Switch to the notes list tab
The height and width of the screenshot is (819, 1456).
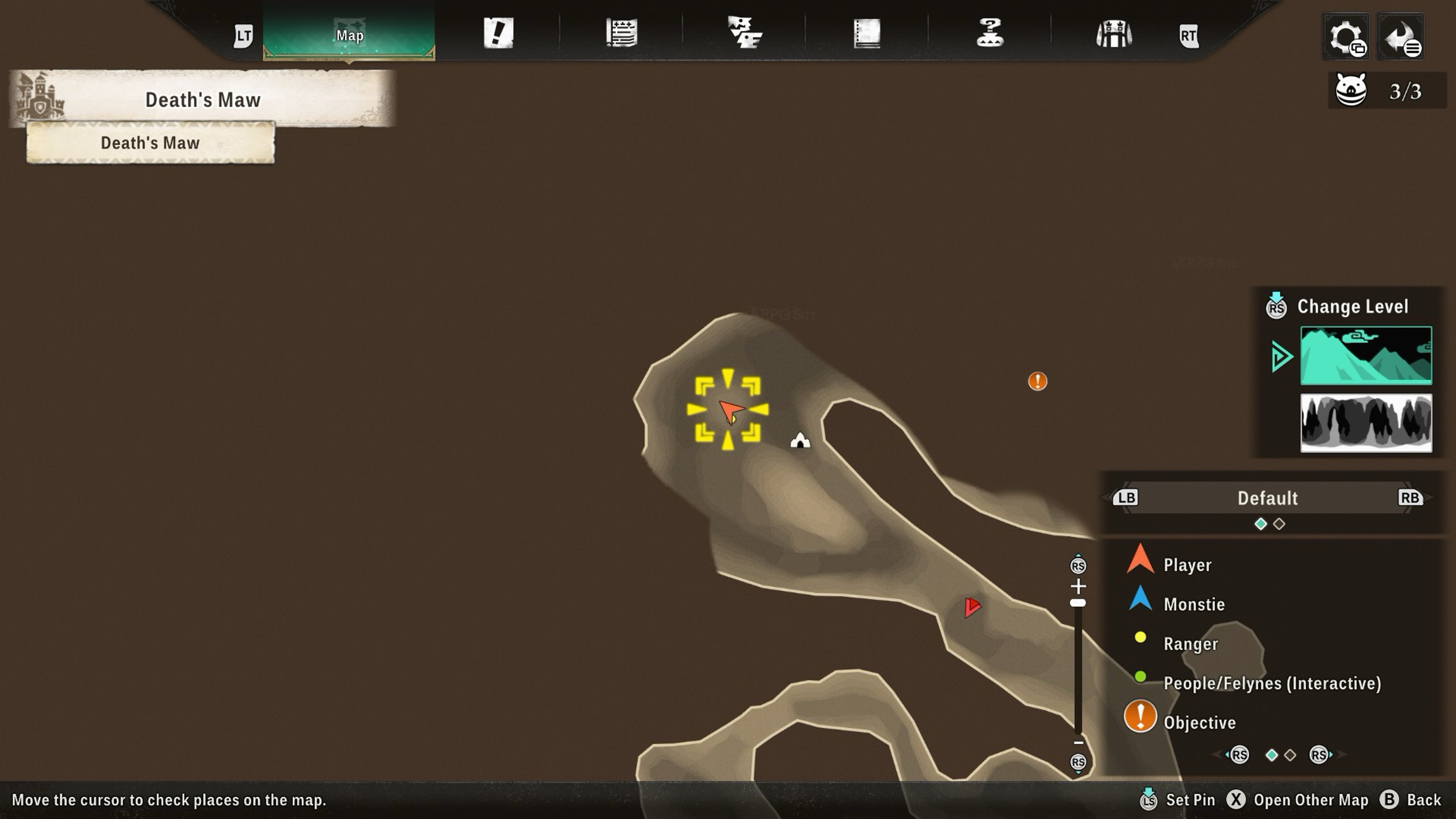tap(621, 33)
